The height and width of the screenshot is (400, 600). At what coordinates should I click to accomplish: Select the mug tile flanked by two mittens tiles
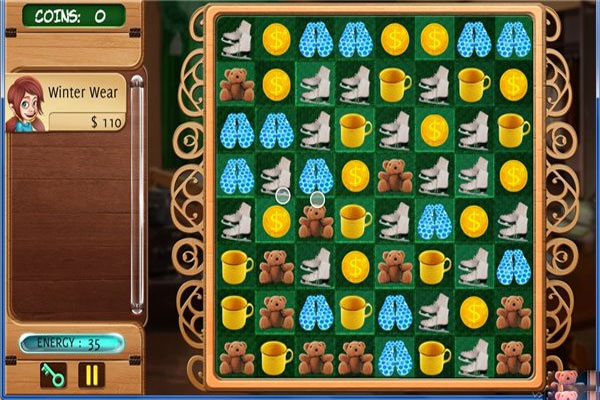point(355,311)
